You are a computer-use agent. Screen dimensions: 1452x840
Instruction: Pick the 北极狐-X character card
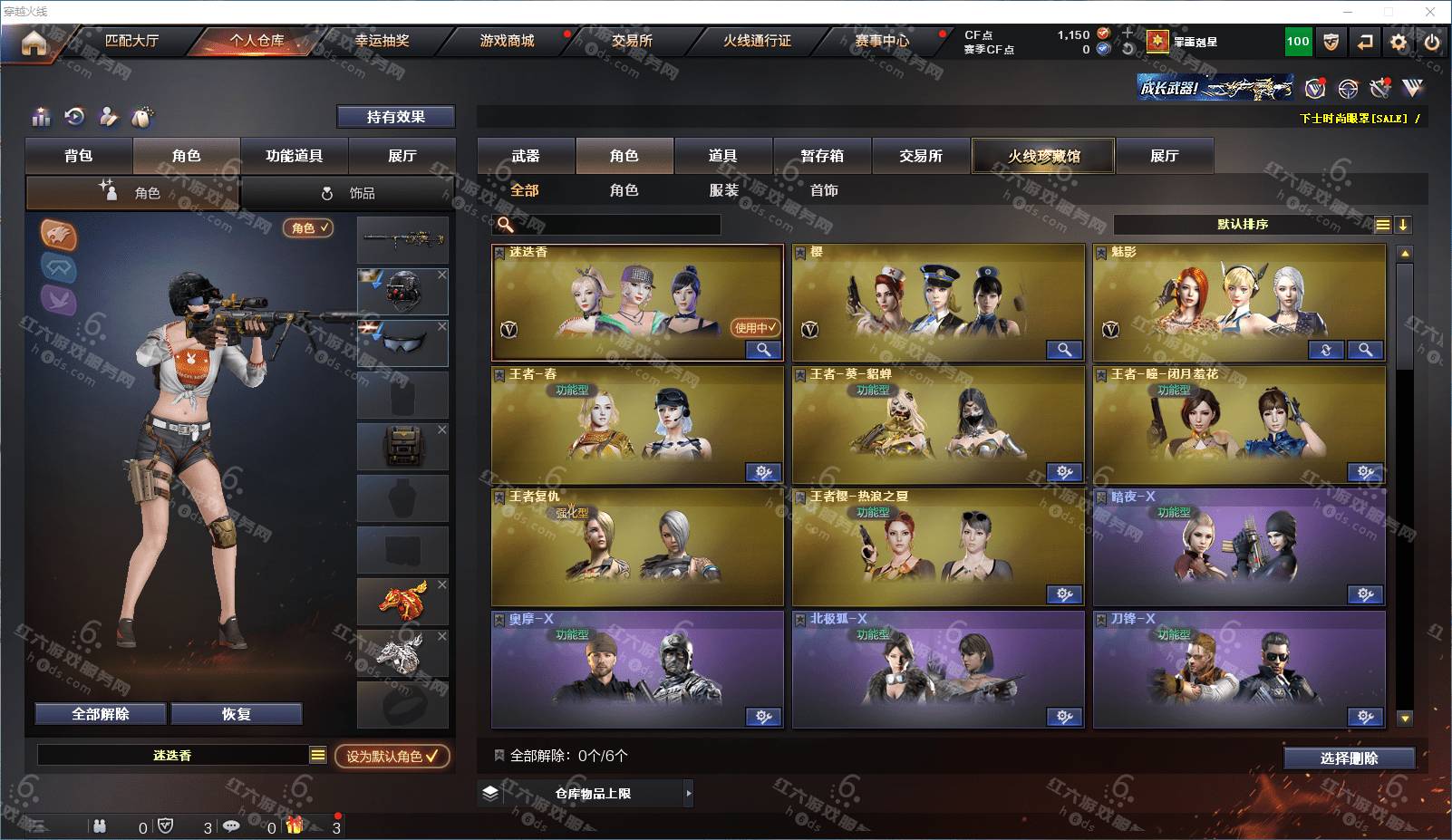[x=938, y=669]
